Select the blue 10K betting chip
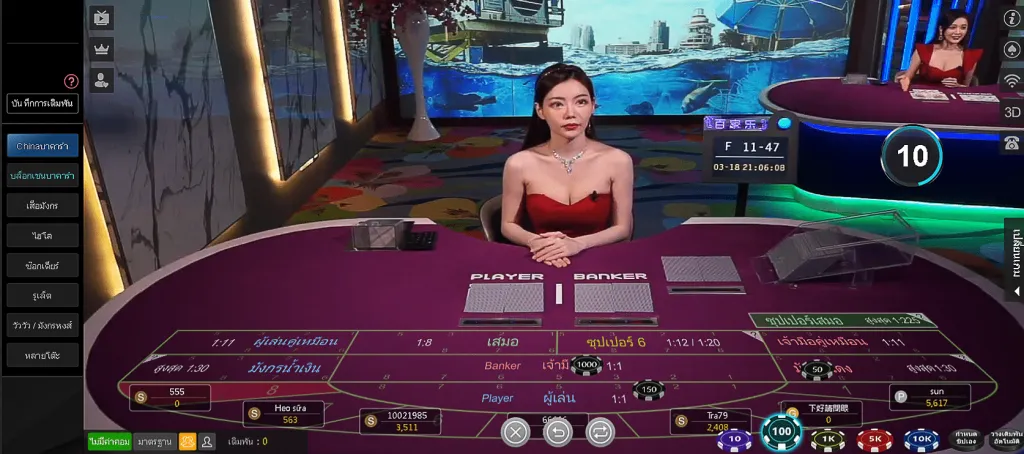This screenshot has width=1024, height=454. click(921, 439)
